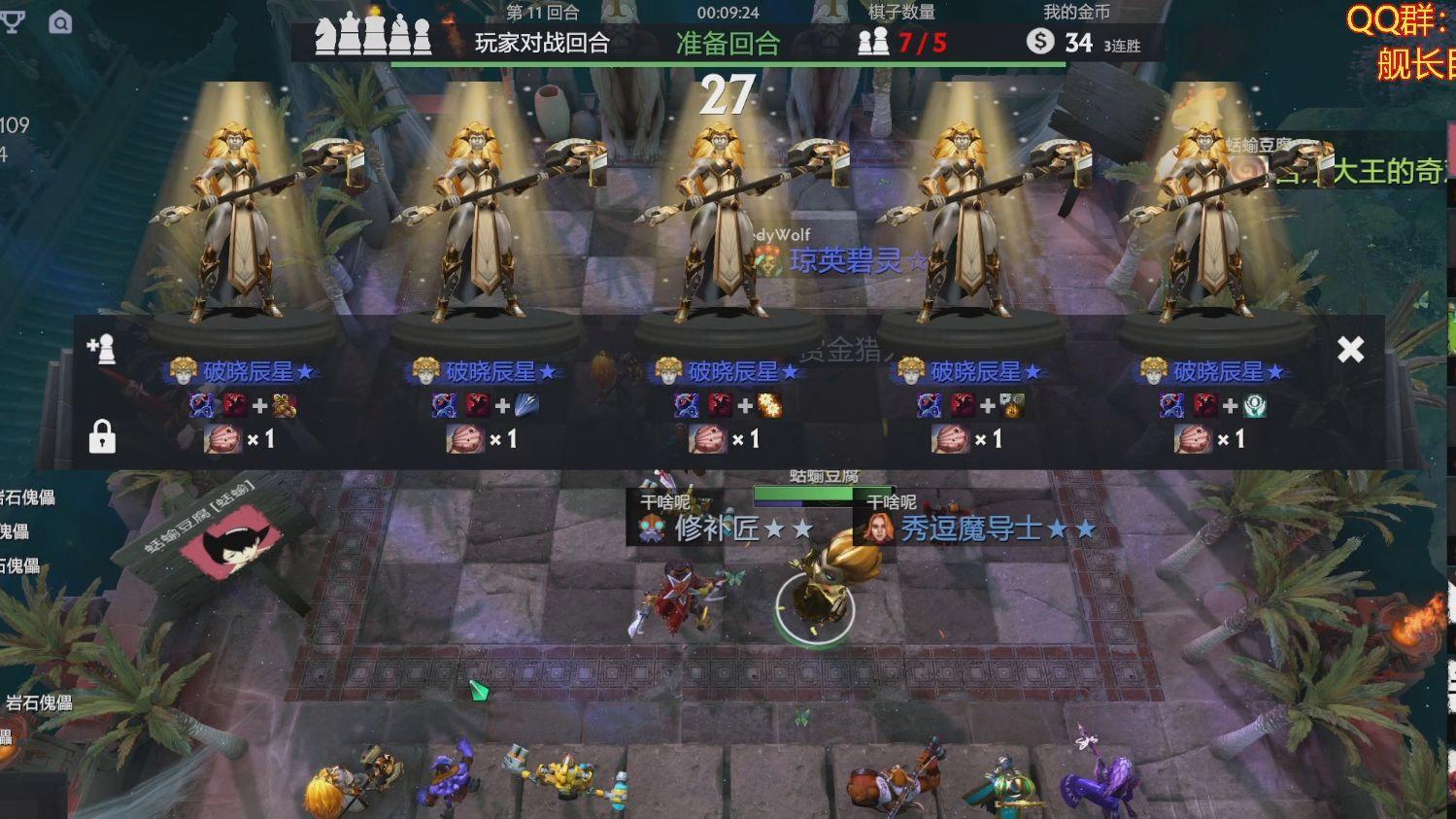1456x819 pixels.
Task: Click the add chess piece pawn icon
Action: tap(101, 348)
